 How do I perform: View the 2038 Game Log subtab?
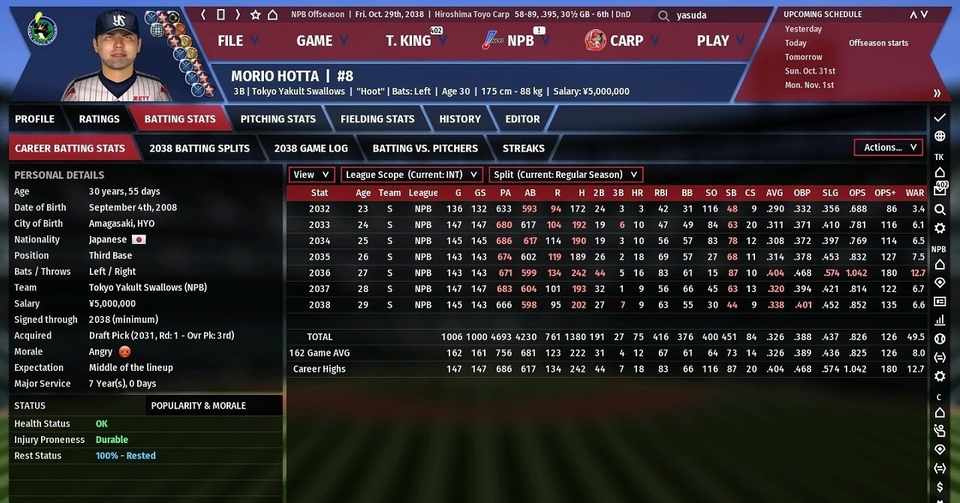click(x=311, y=148)
